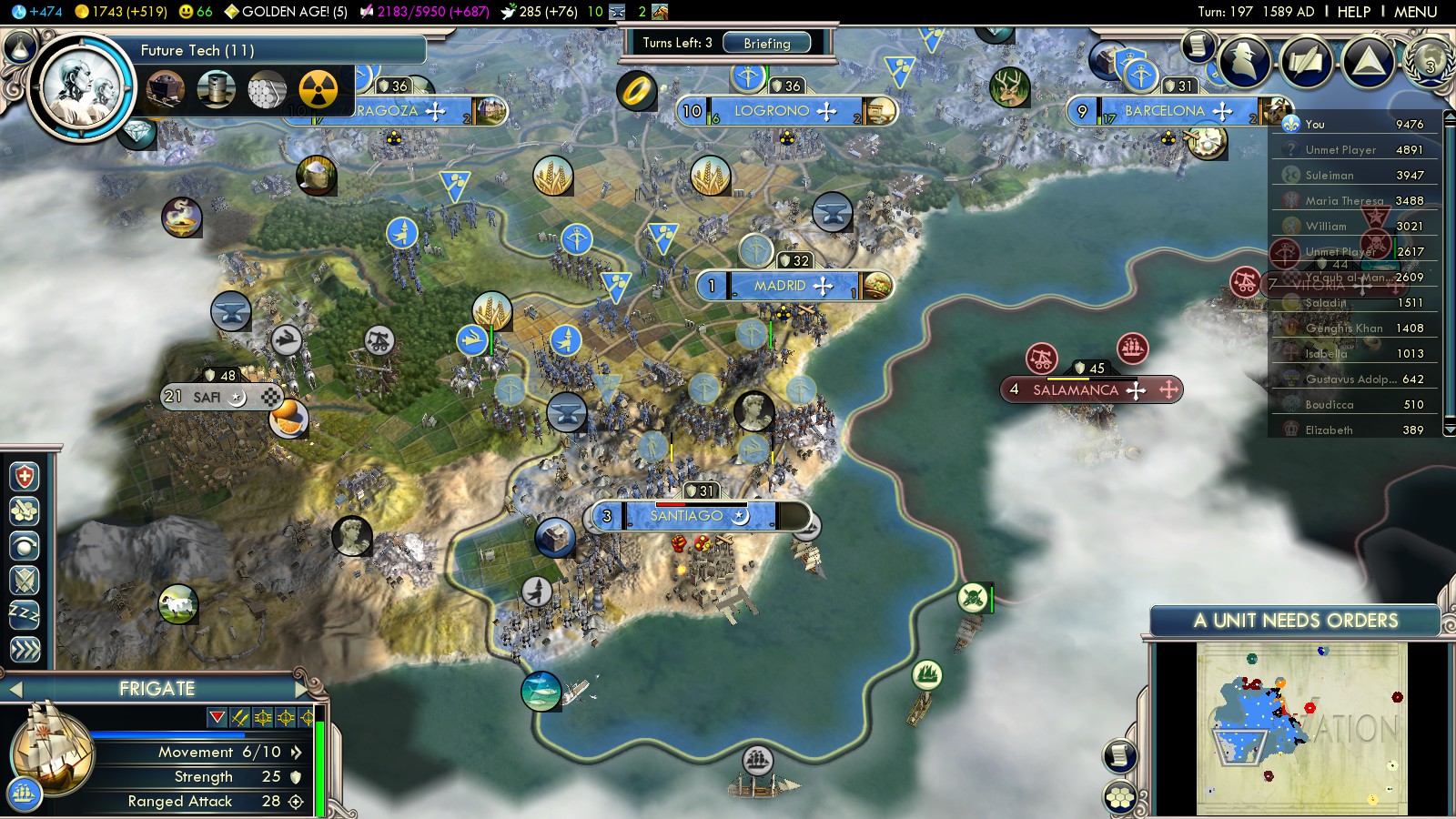Open the Santiago city banner
Image resolution: width=1456 pixels, height=819 pixels.
[686, 516]
